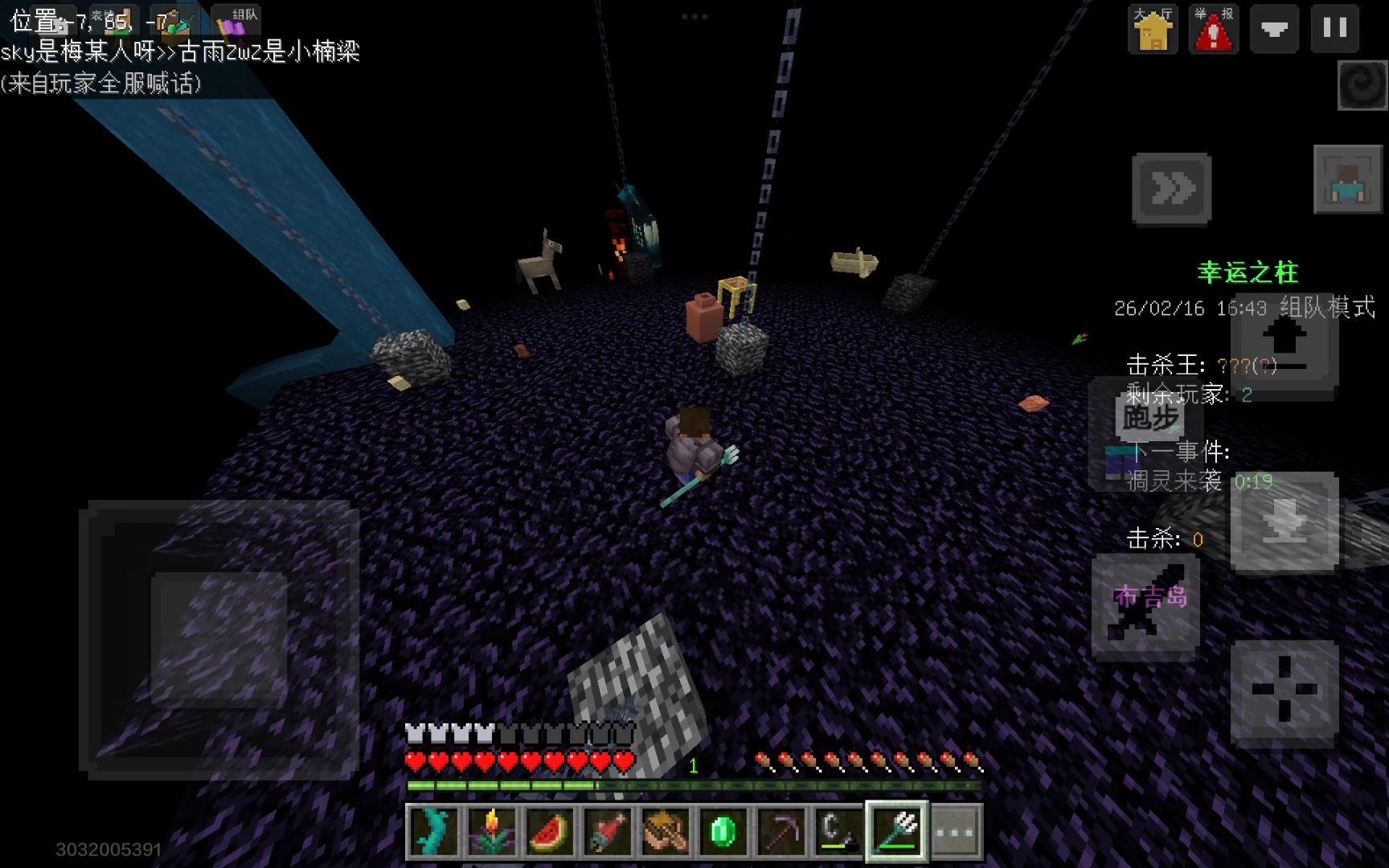Toggle the 跑步 run button

point(1150,418)
